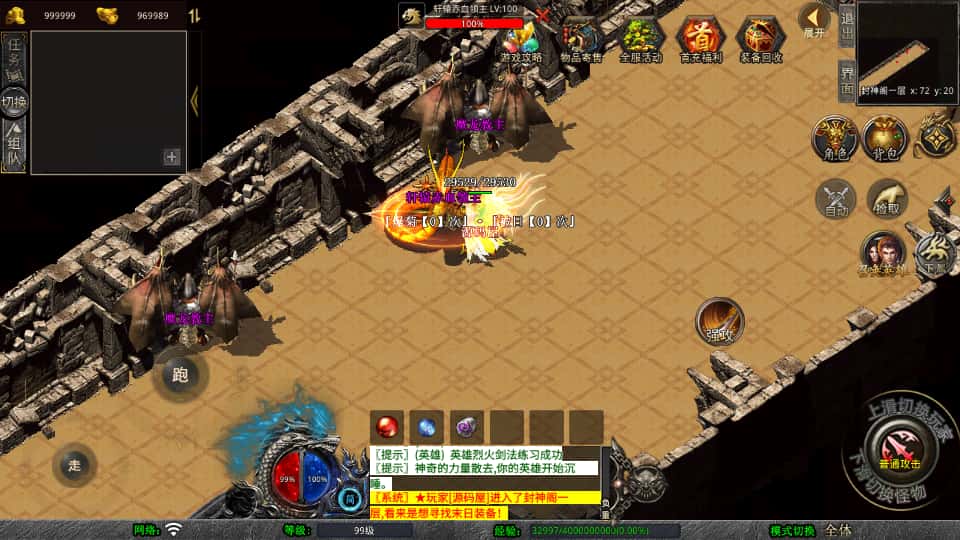Open the 首充福利 first recharge bonus
This screenshot has width=960, height=540.
[x=700, y=40]
